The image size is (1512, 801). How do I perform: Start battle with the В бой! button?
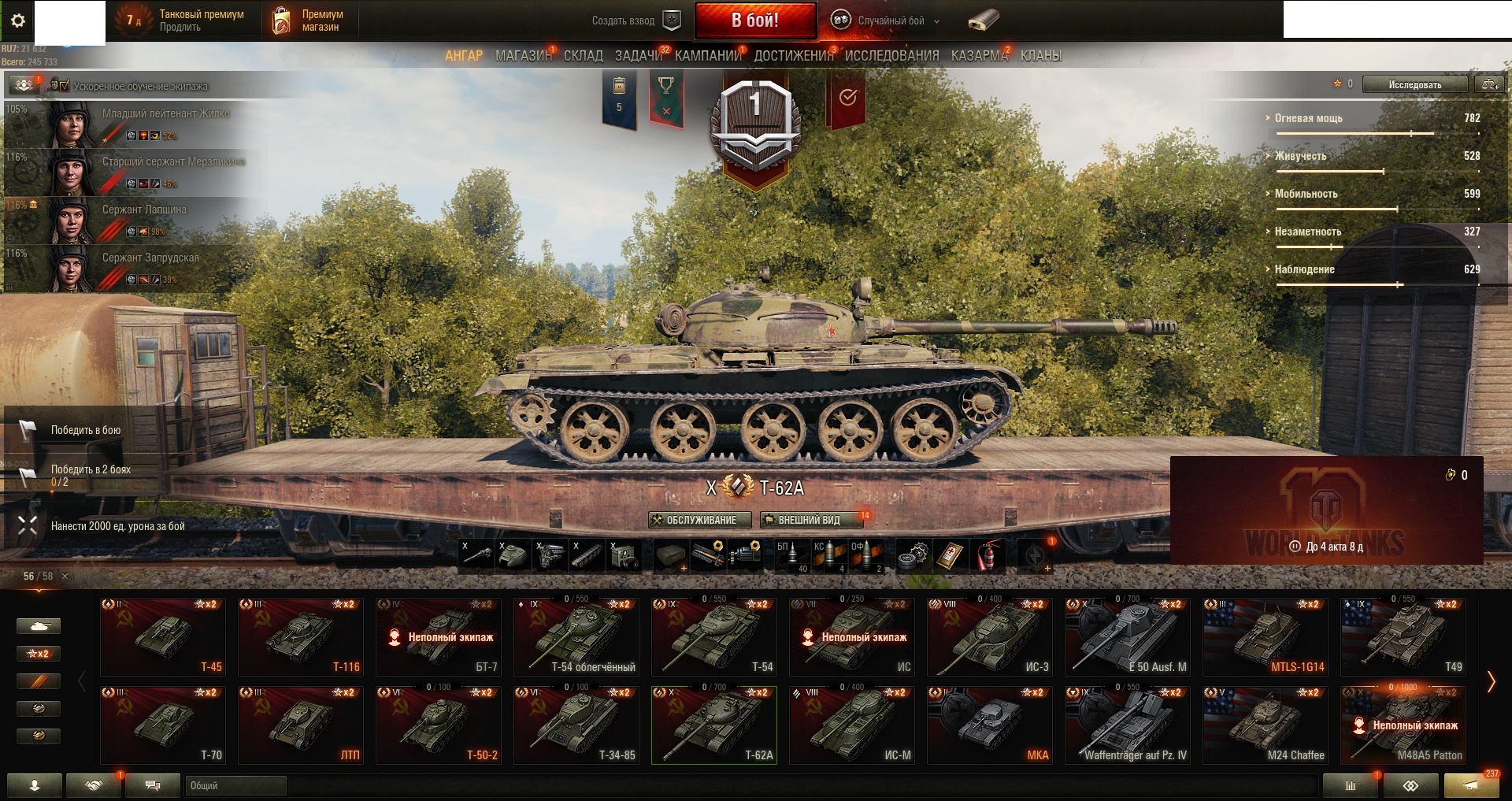[754, 20]
